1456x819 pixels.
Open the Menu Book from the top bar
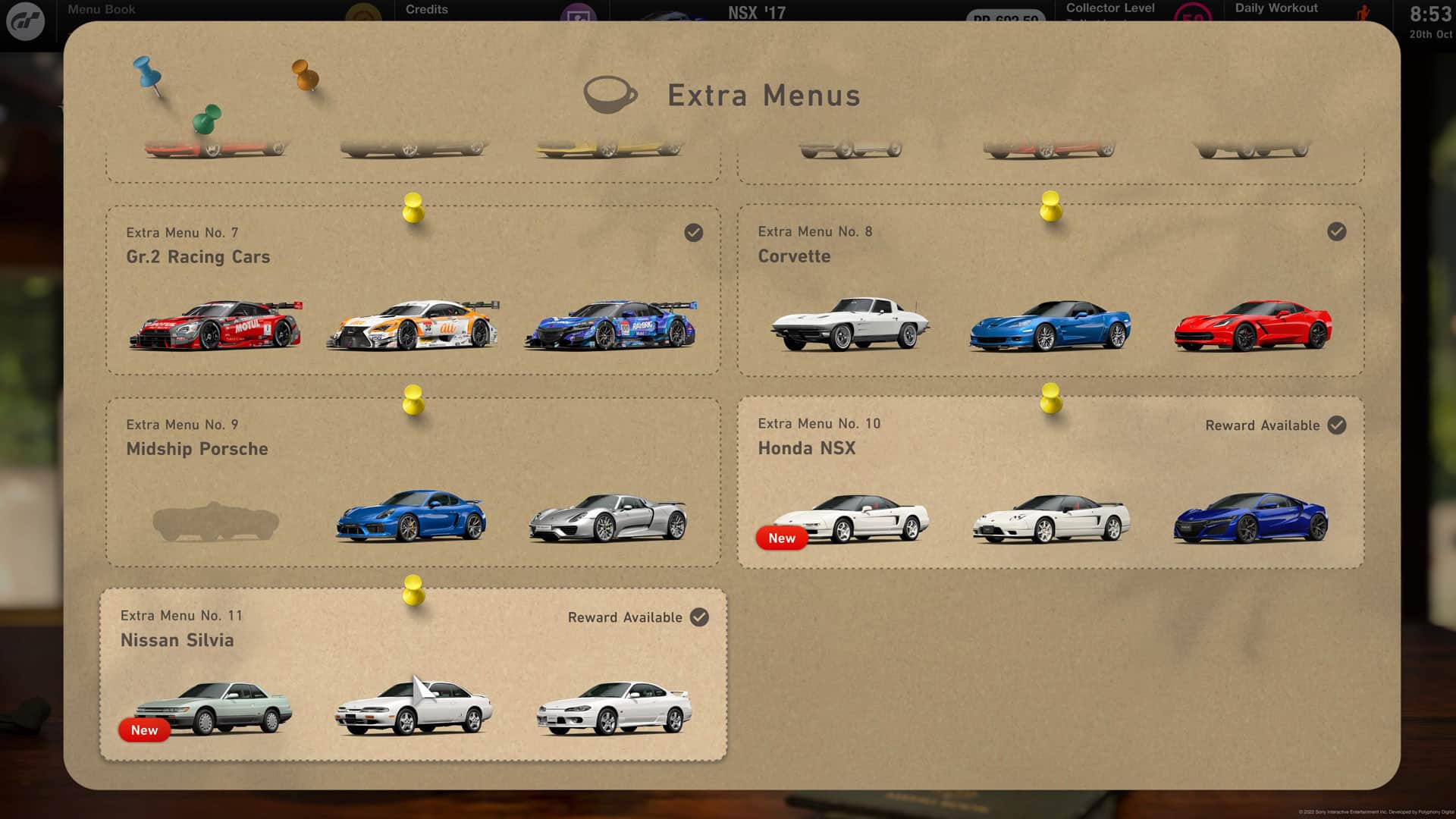[x=101, y=9]
